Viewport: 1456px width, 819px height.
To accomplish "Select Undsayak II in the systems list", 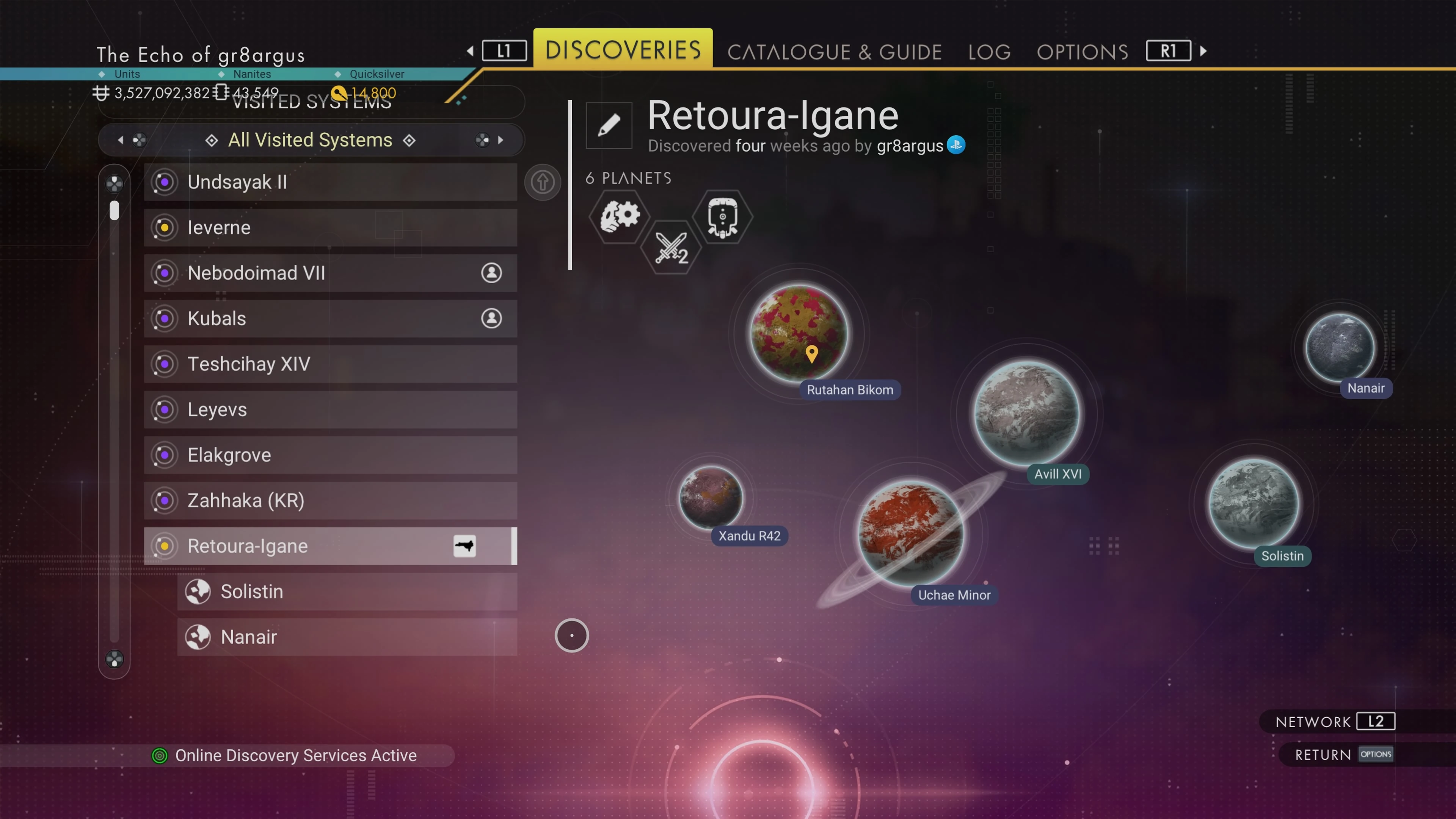I will pos(330,182).
